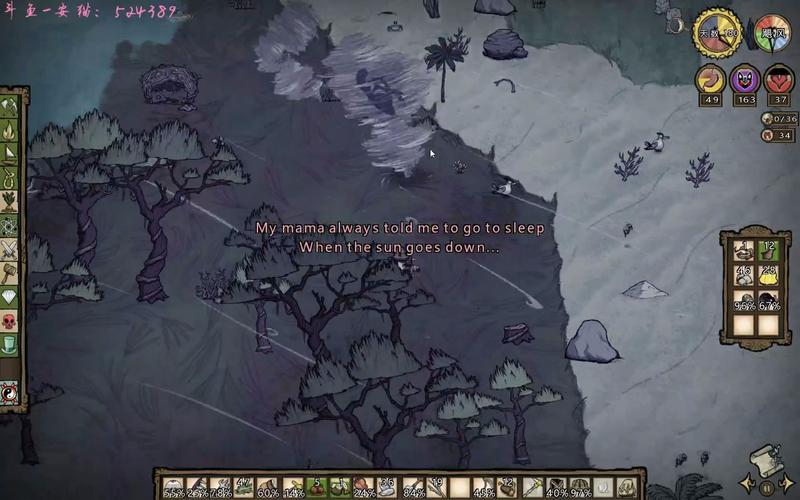Click the pause button

[766, 487]
